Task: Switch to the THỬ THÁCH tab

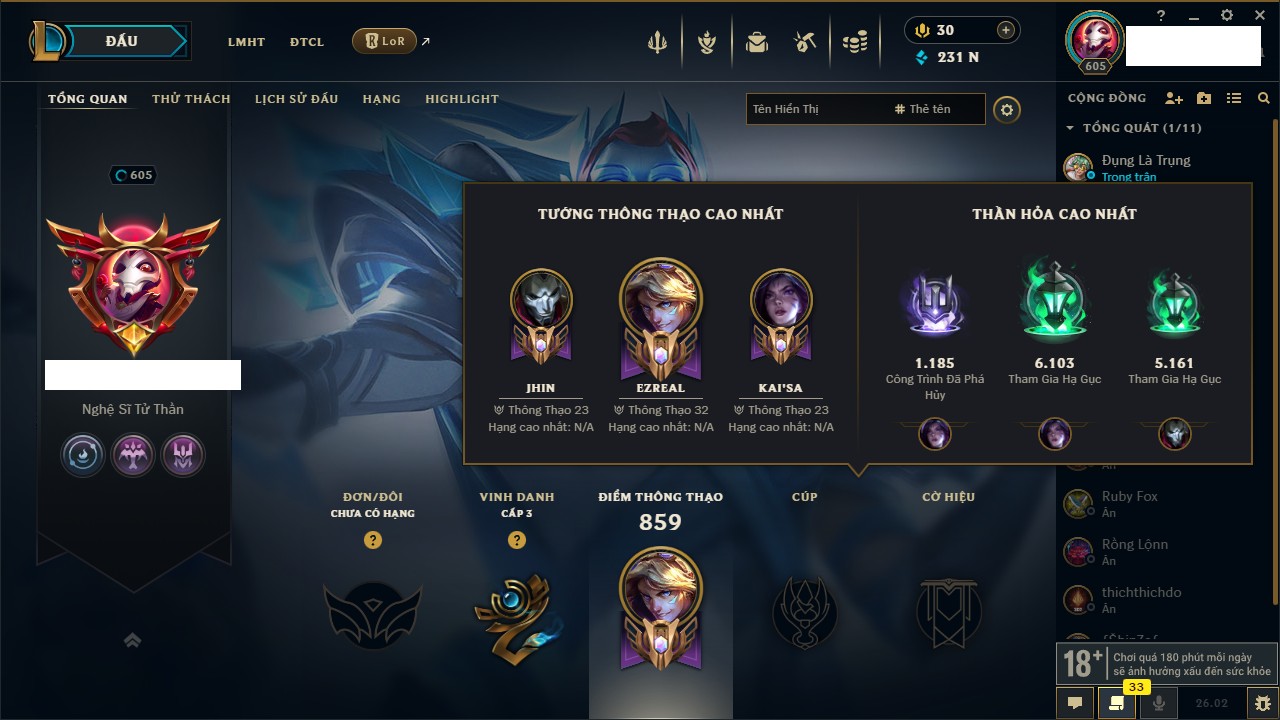Action: click(191, 99)
